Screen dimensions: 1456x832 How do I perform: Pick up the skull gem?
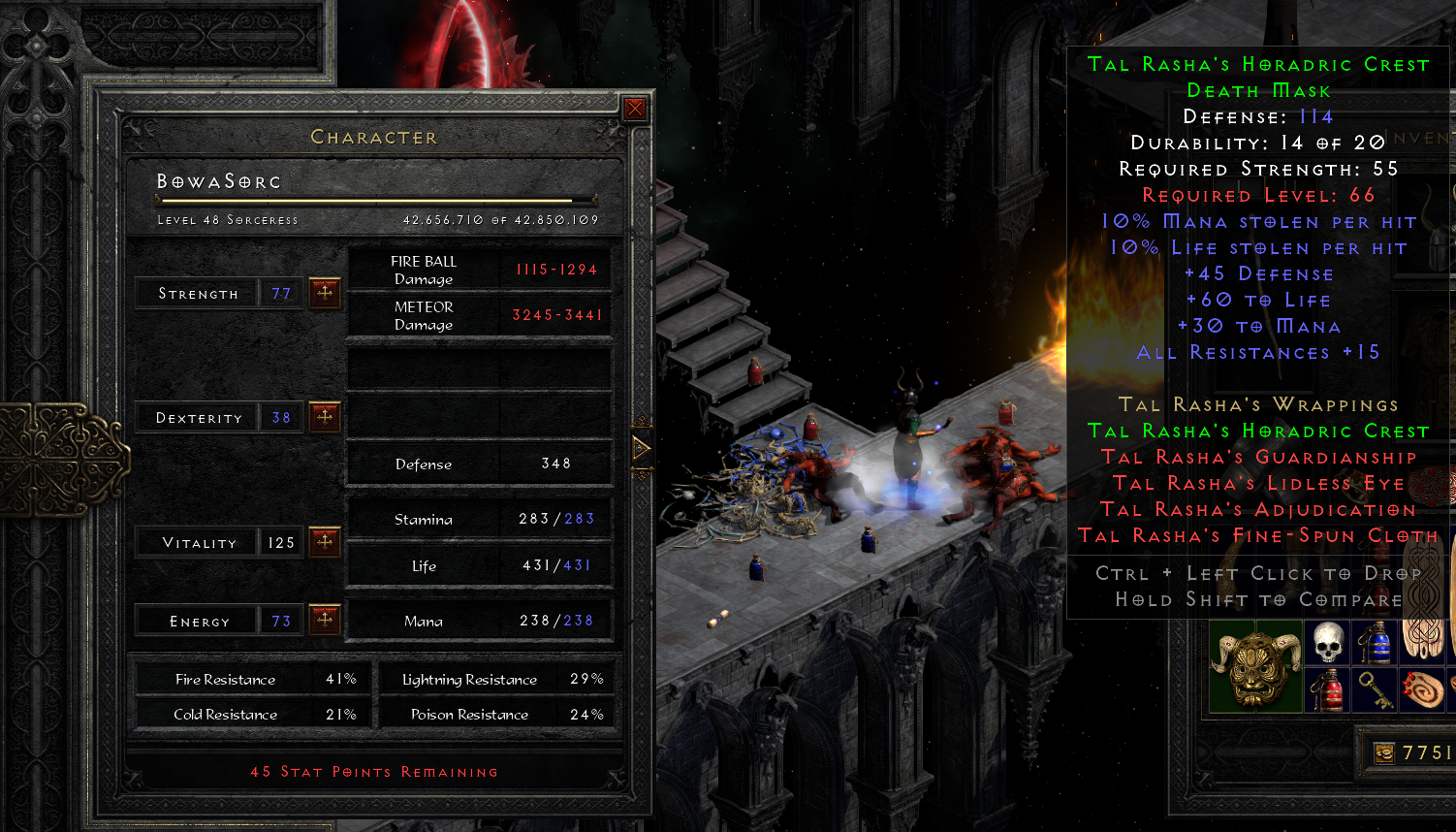click(1326, 643)
